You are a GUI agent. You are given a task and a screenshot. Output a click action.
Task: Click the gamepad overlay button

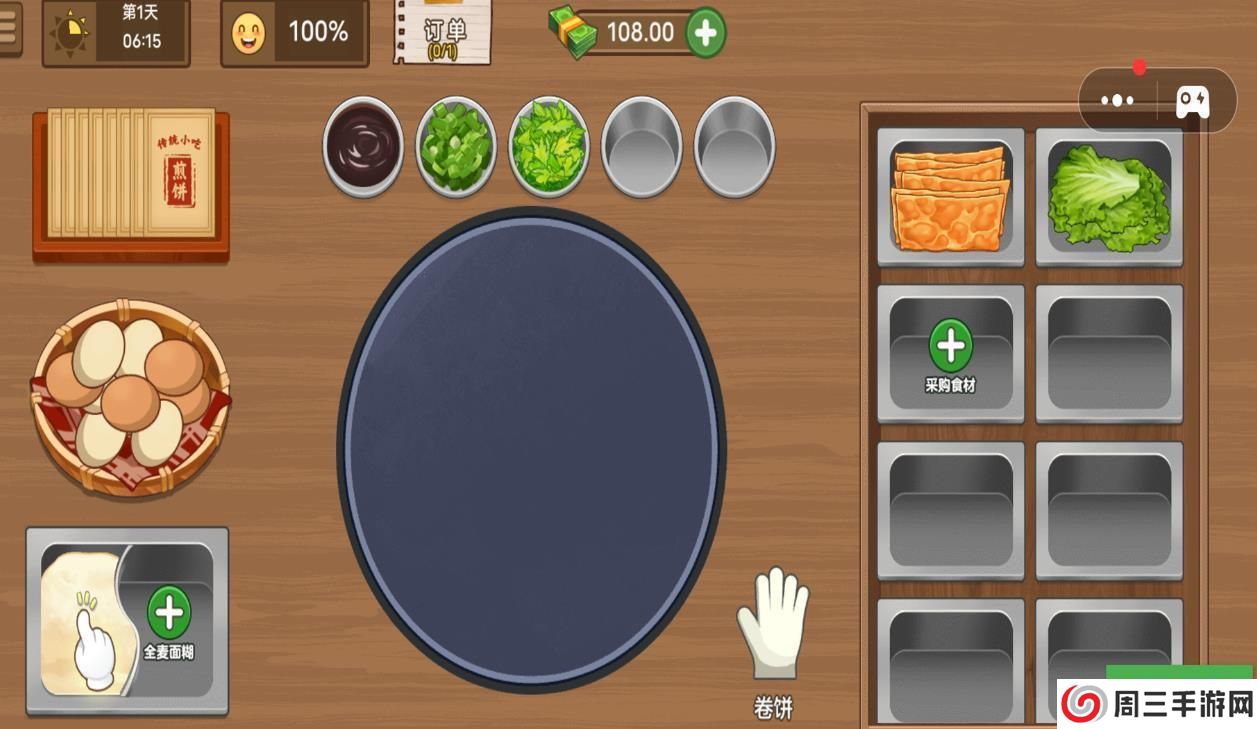pyautogui.click(x=1192, y=101)
